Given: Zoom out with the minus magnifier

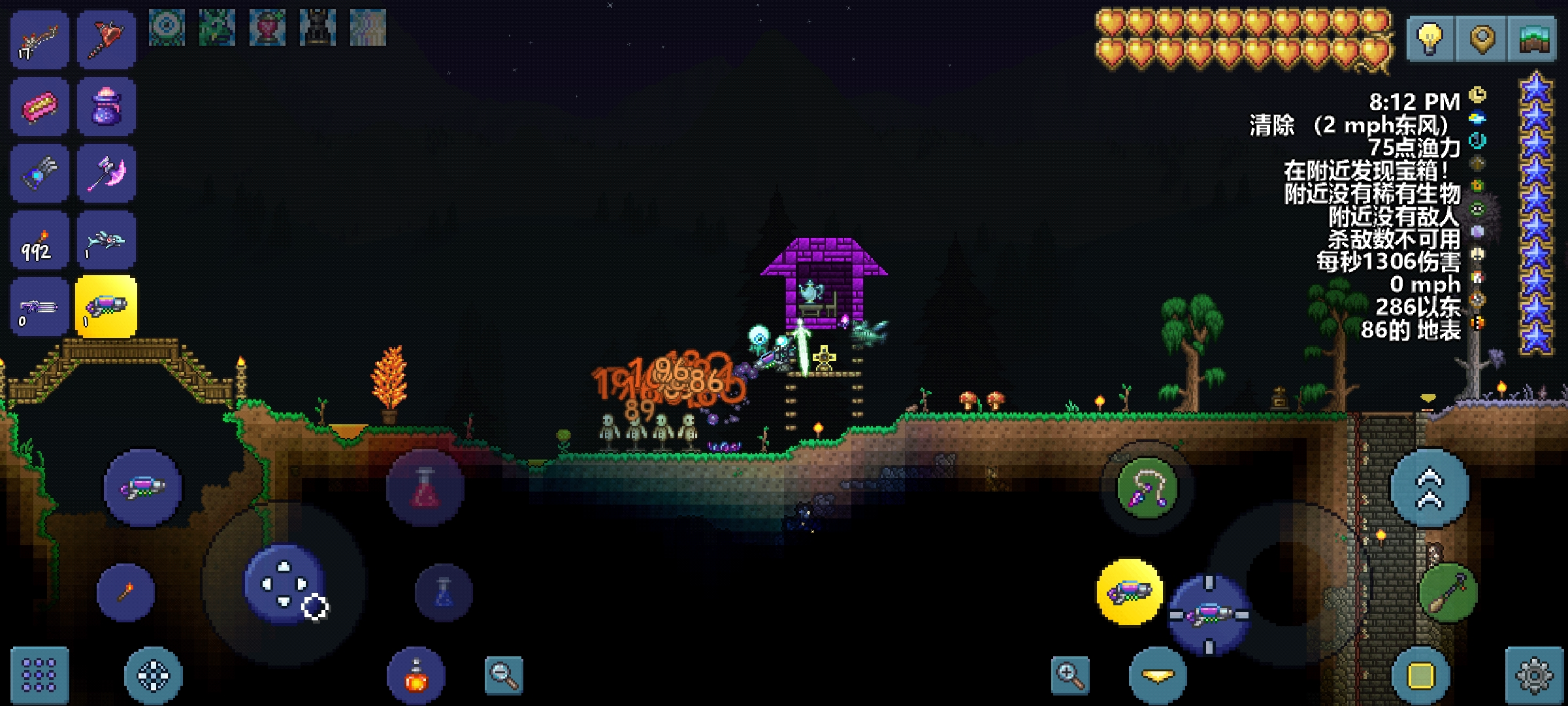Looking at the screenshot, I should click(504, 675).
